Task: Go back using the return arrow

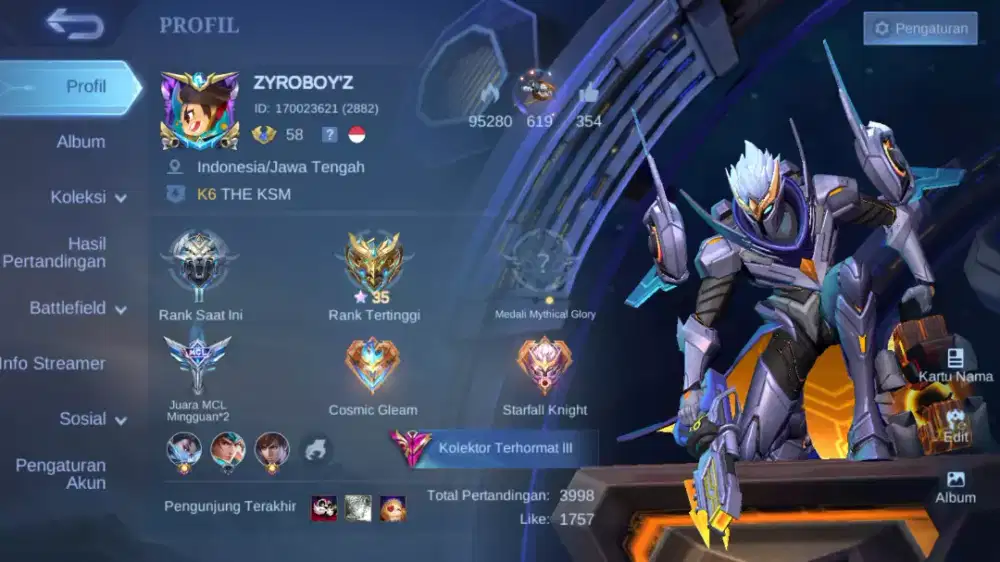Action: pyautogui.click(x=75, y=24)
